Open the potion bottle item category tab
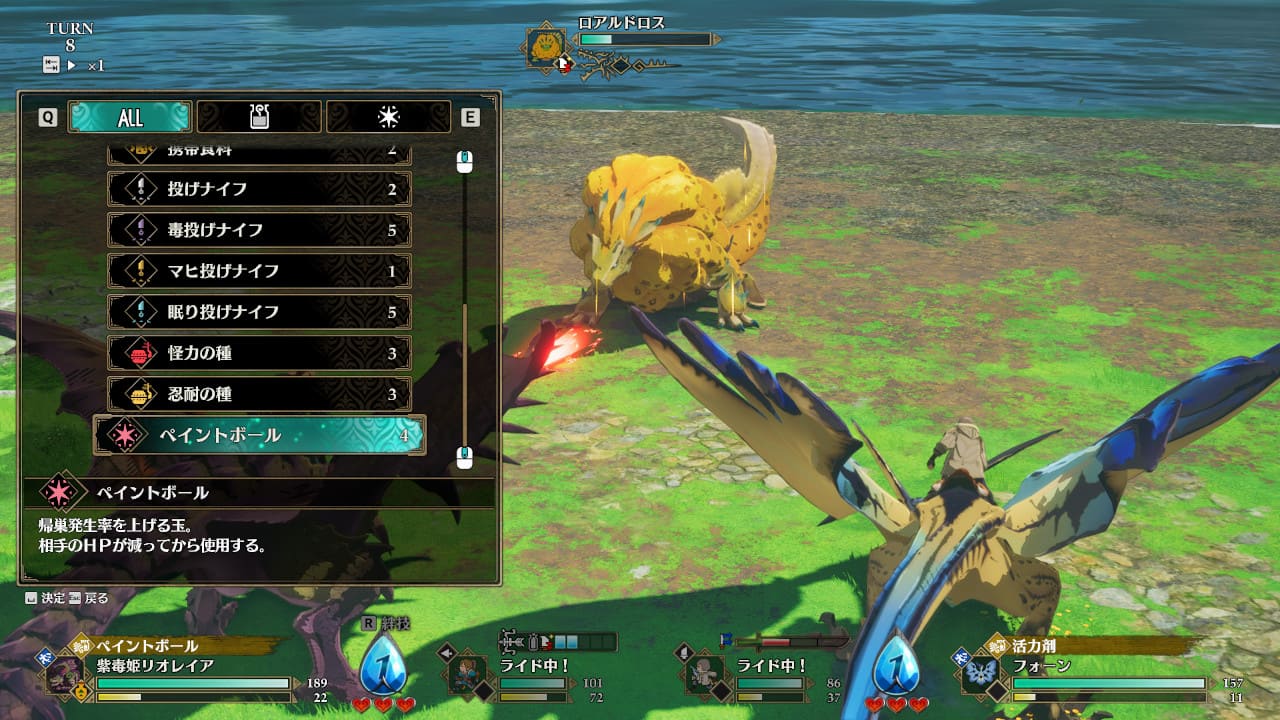 point(259,117)
